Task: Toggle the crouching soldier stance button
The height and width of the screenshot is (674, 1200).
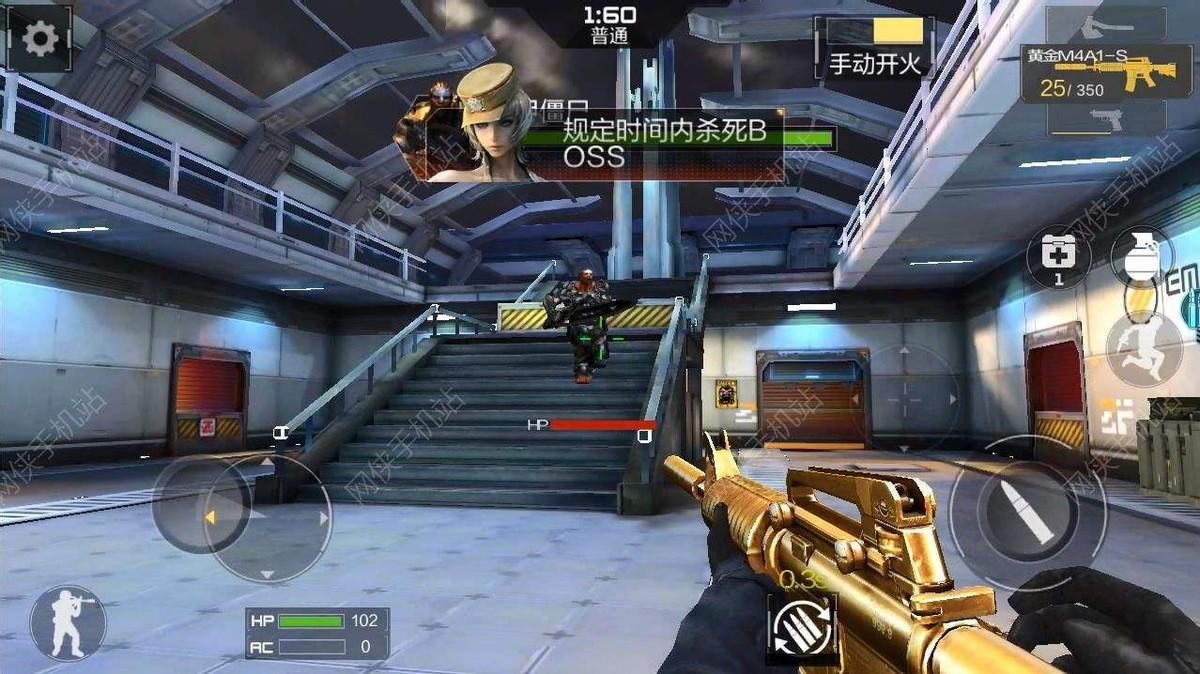Action: (x=68, y=621)
